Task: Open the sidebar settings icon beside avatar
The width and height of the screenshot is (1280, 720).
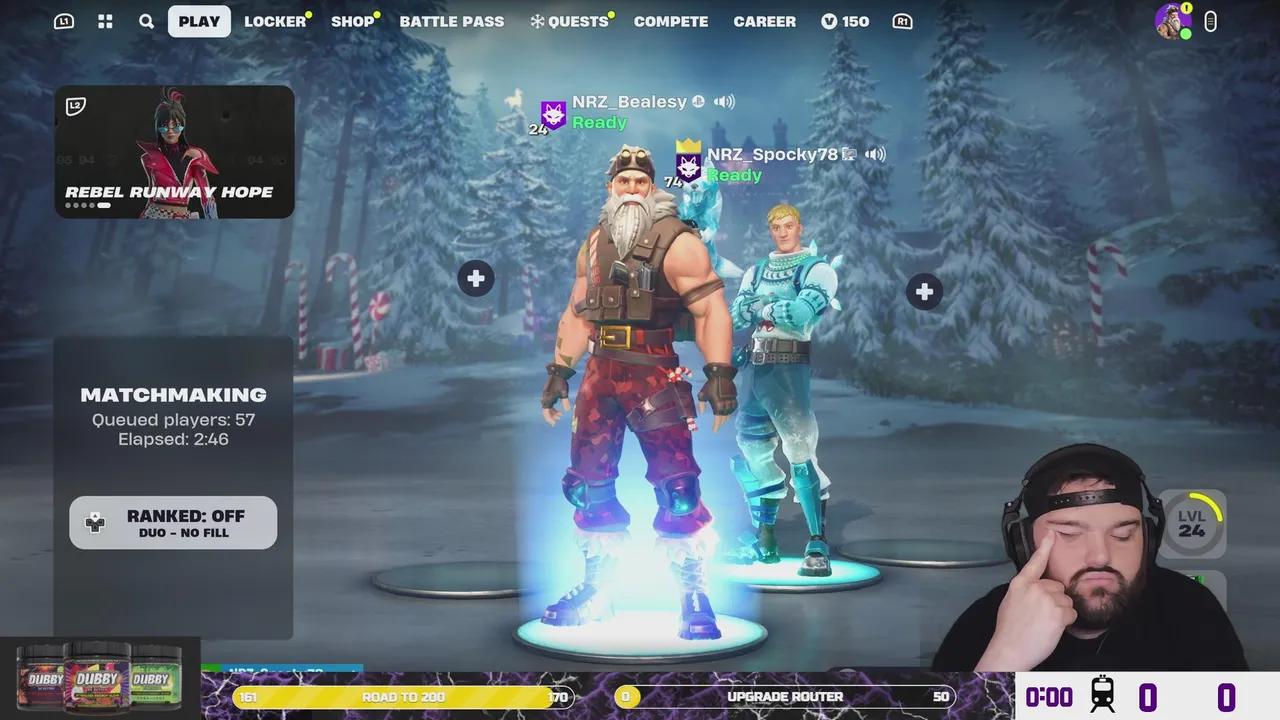Action: point(1210,20)
